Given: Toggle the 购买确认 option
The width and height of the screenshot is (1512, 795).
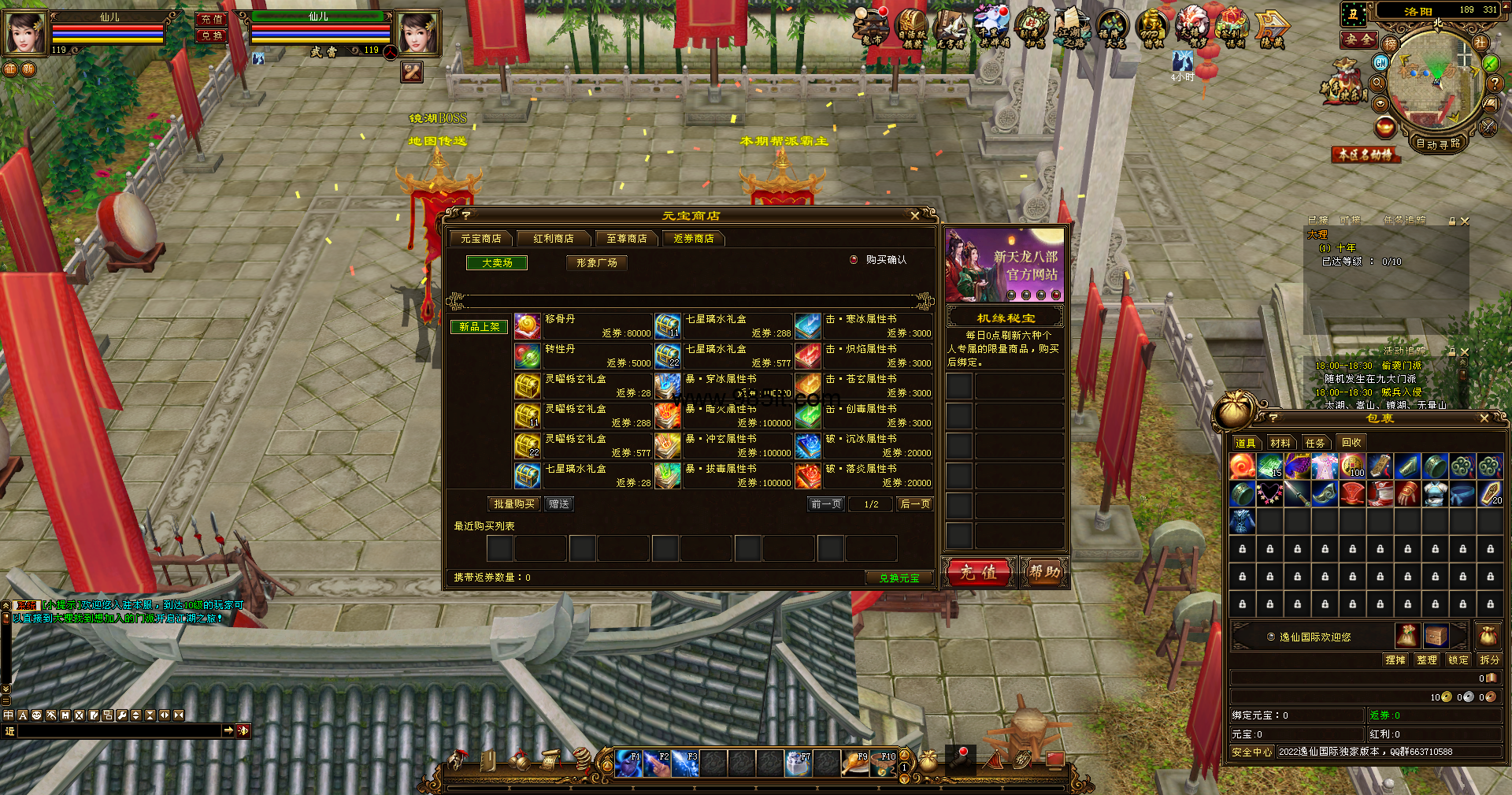Looking at the screenshot, I should [854, 260].
